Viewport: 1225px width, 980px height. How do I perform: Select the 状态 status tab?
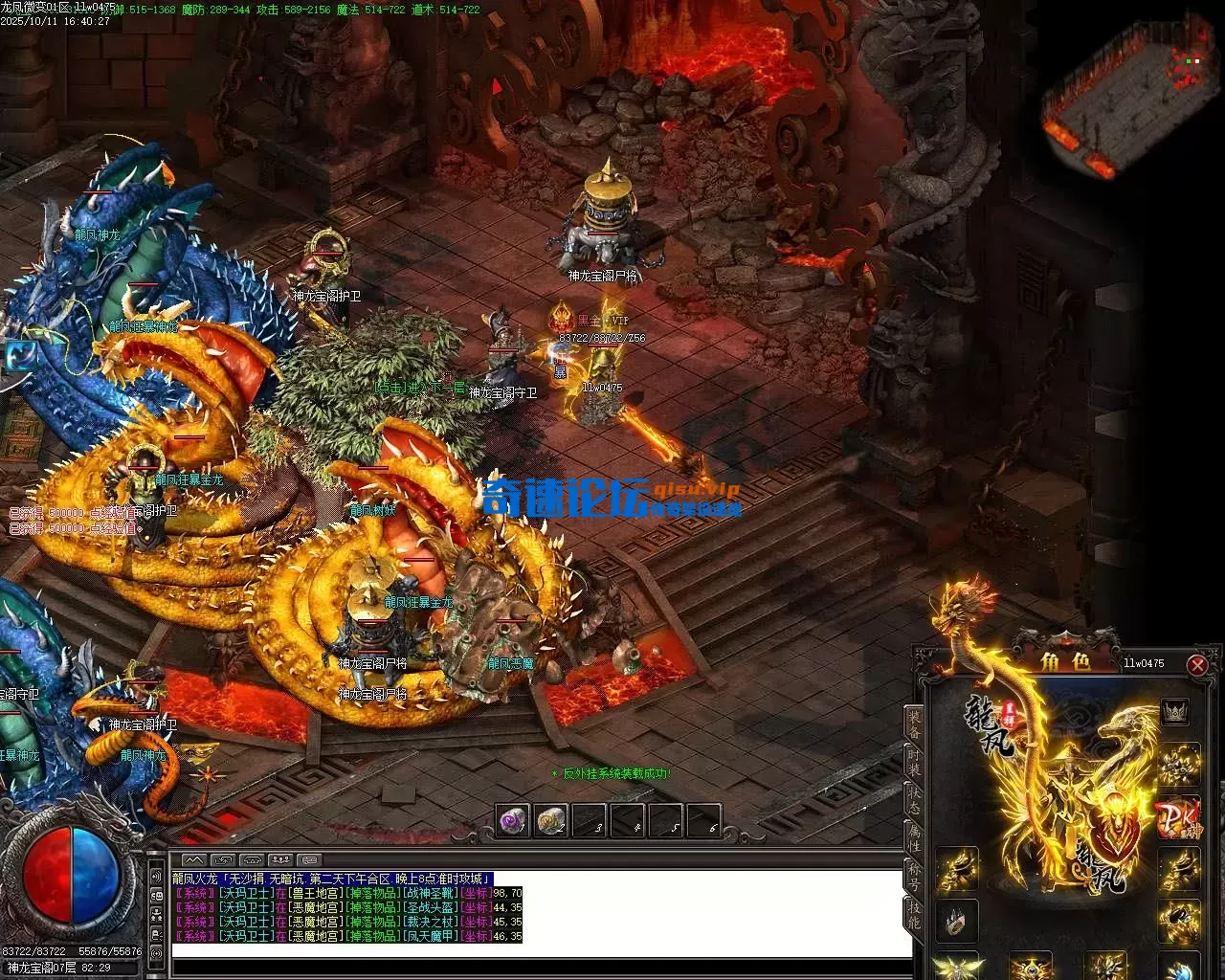tap(914, 801)
